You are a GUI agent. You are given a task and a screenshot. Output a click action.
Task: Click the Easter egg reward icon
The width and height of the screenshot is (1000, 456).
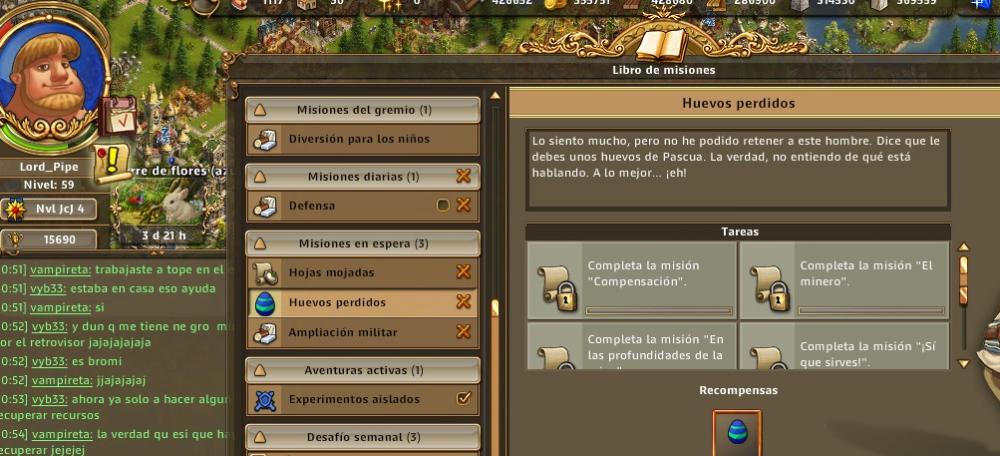click(x=737, y=432)
